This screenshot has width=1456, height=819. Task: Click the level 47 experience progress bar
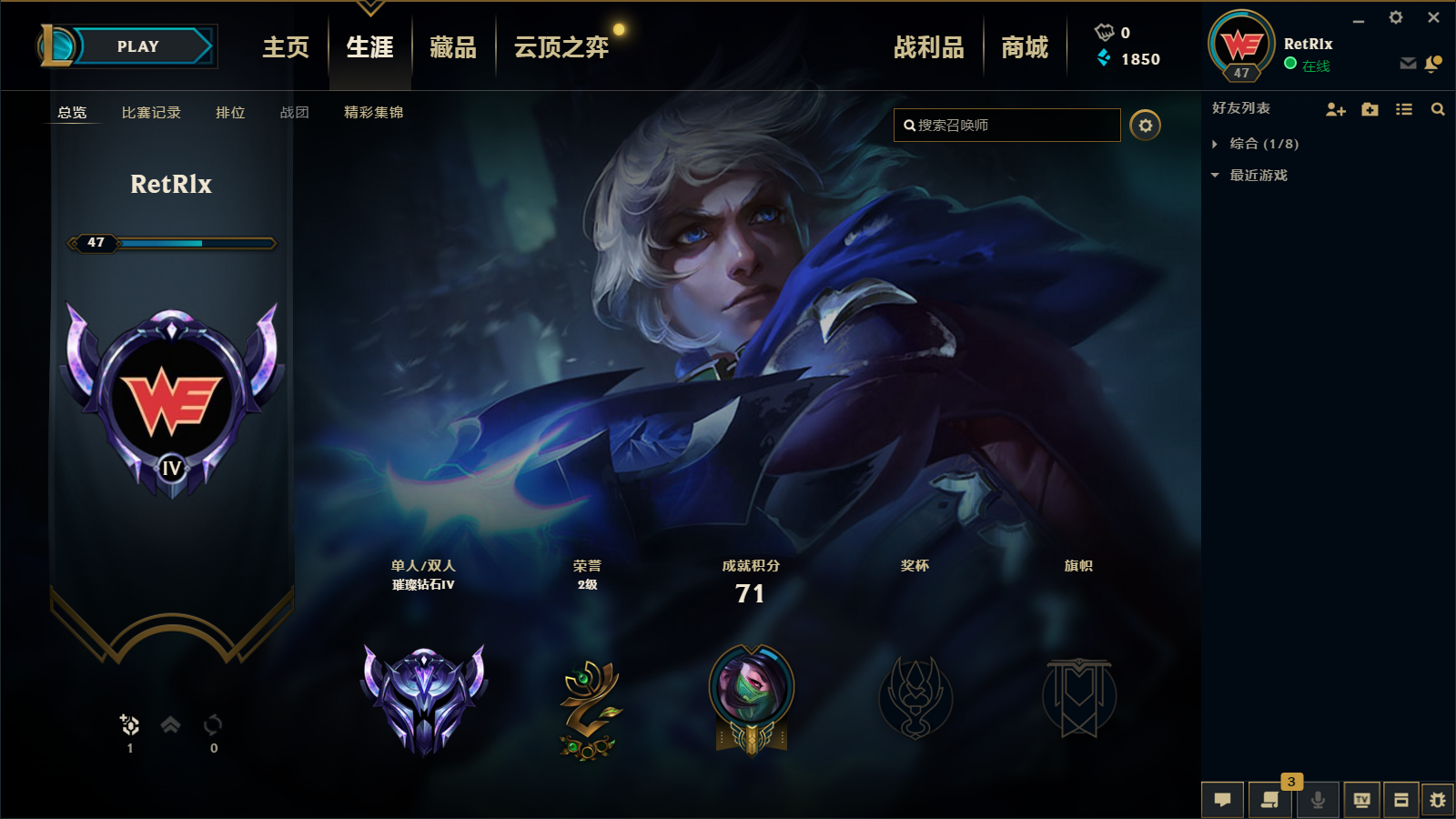[x=173, y=243]
